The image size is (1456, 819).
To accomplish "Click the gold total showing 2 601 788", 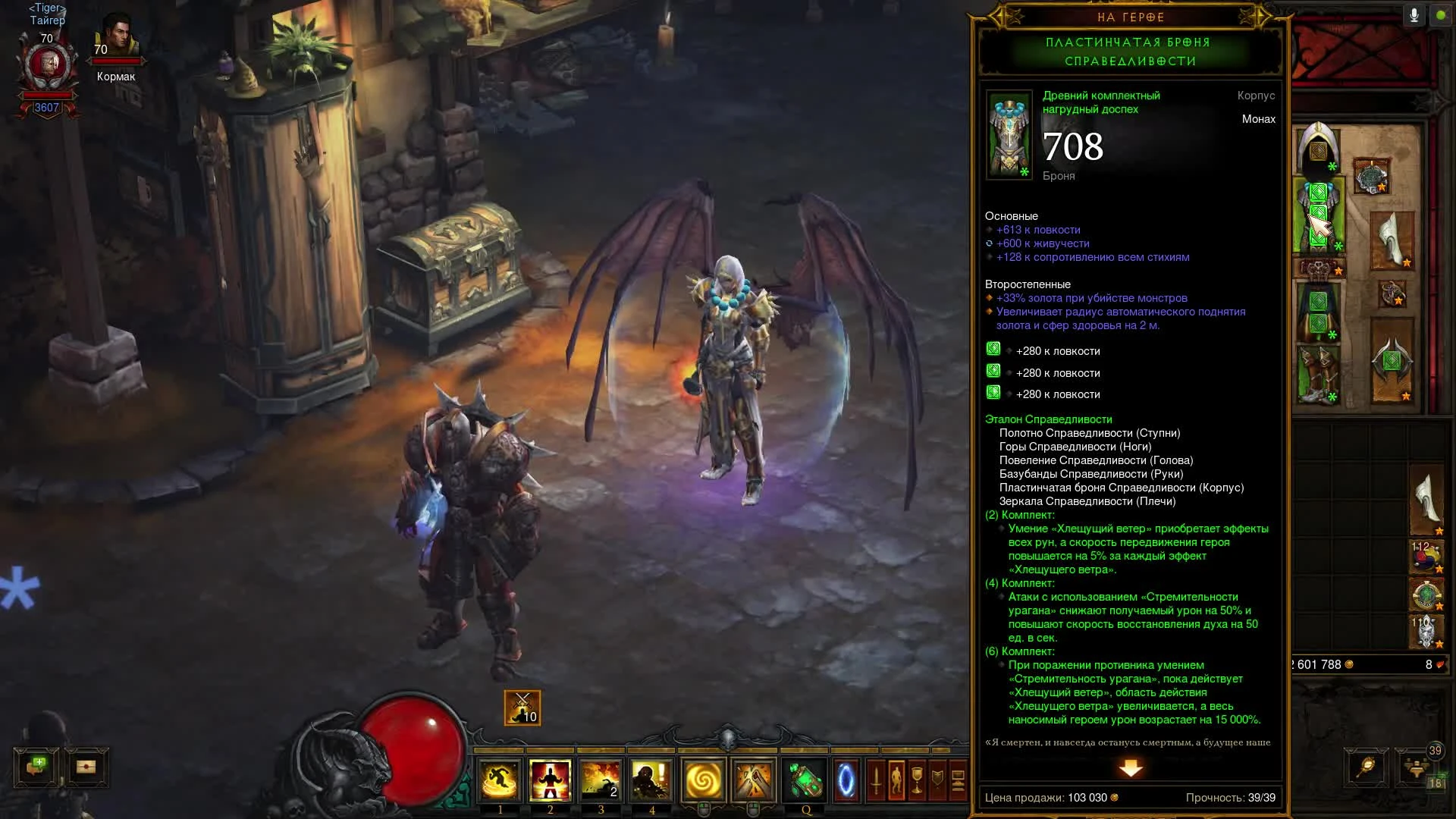I will click(x=1319, y=665).
